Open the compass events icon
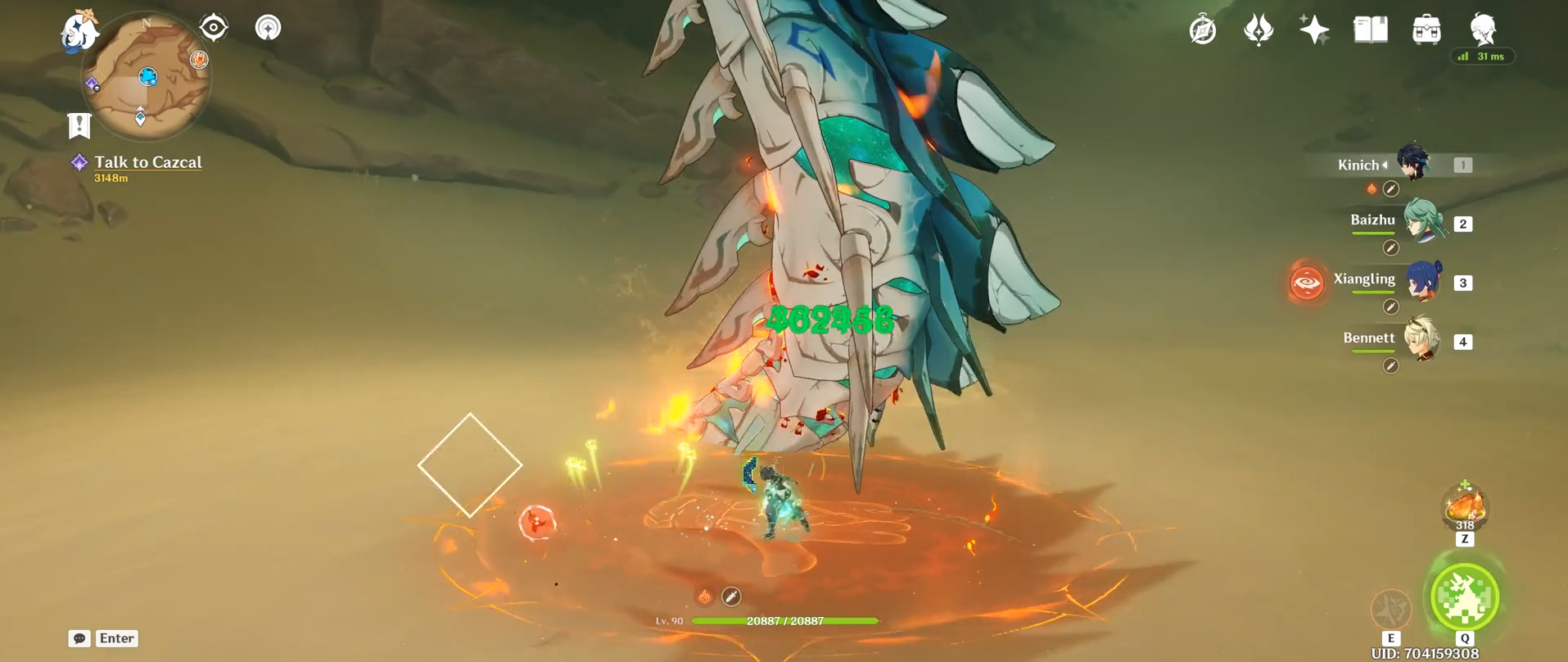The height and width of the screenshot is (662, 1568). point(1203,30)
